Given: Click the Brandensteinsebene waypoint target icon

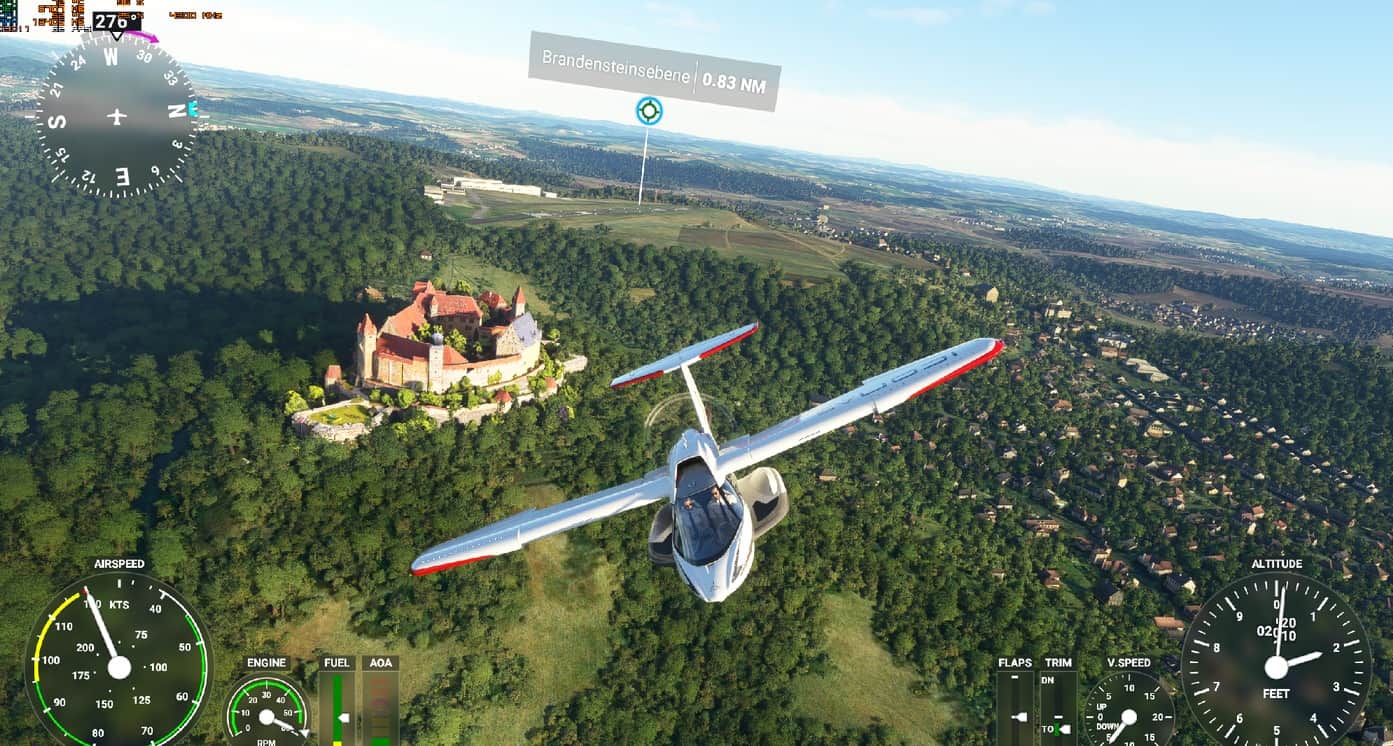Looking at the screenshot, I should tap(649, 111).
